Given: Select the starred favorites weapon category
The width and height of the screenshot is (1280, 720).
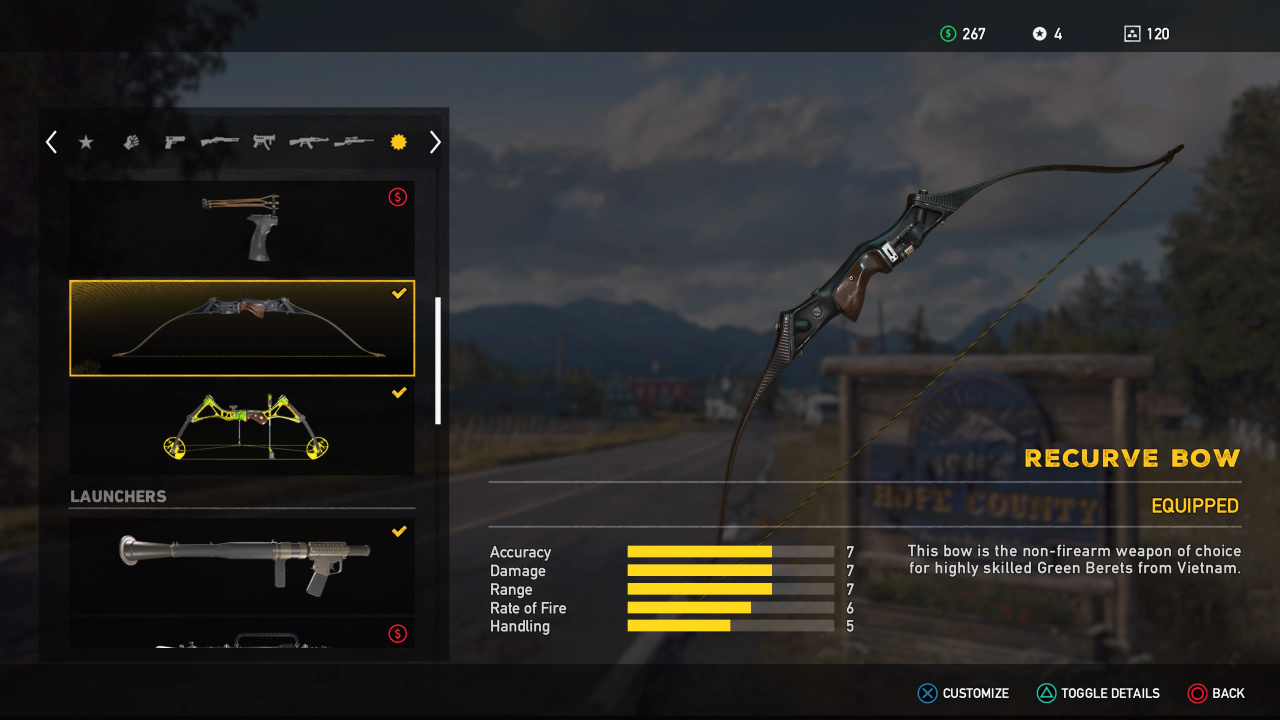Looking at the screenshot, I should coord(86,142).
